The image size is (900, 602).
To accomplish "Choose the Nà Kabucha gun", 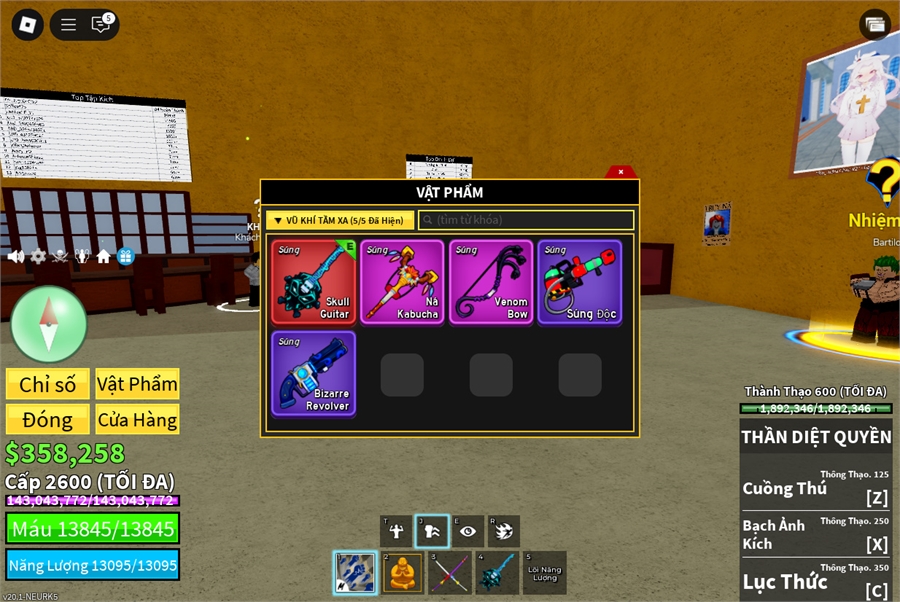I will coord(402,281).
